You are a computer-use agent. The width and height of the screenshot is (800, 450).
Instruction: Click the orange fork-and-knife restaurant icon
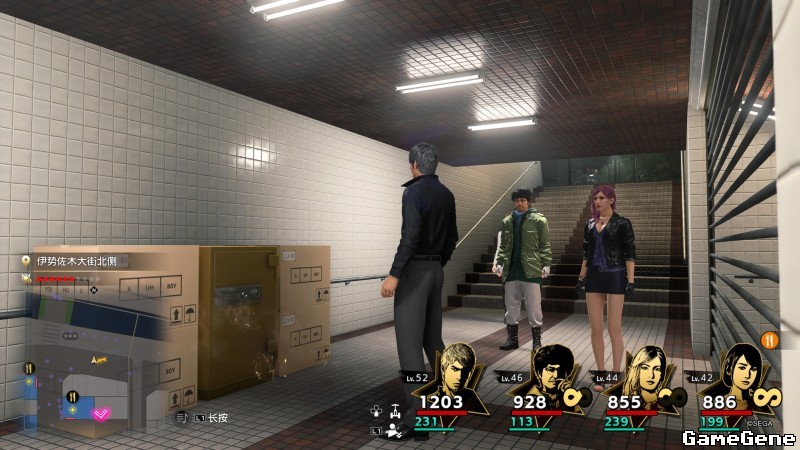769,340
